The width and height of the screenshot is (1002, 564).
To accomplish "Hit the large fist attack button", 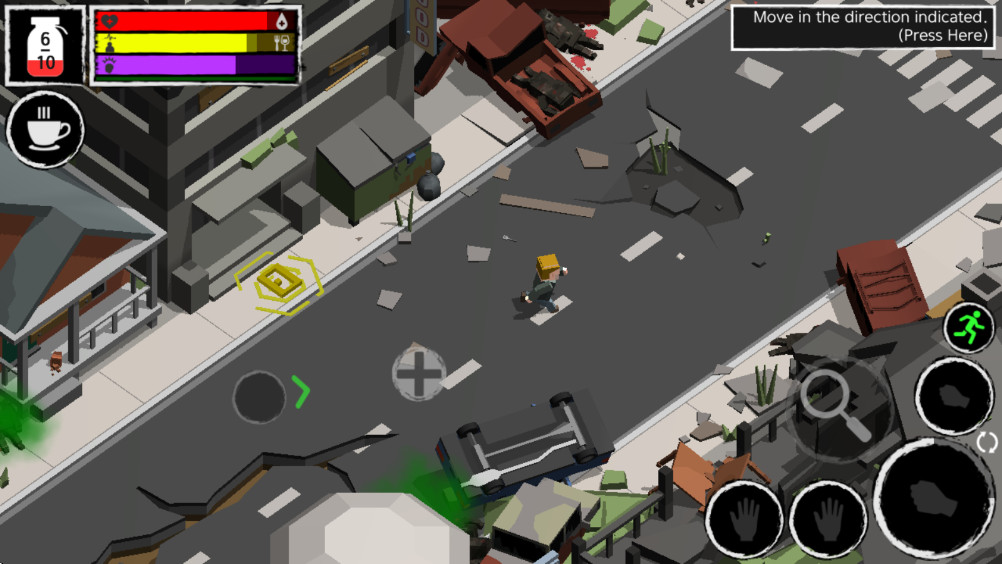I will (x=933, y=496).
